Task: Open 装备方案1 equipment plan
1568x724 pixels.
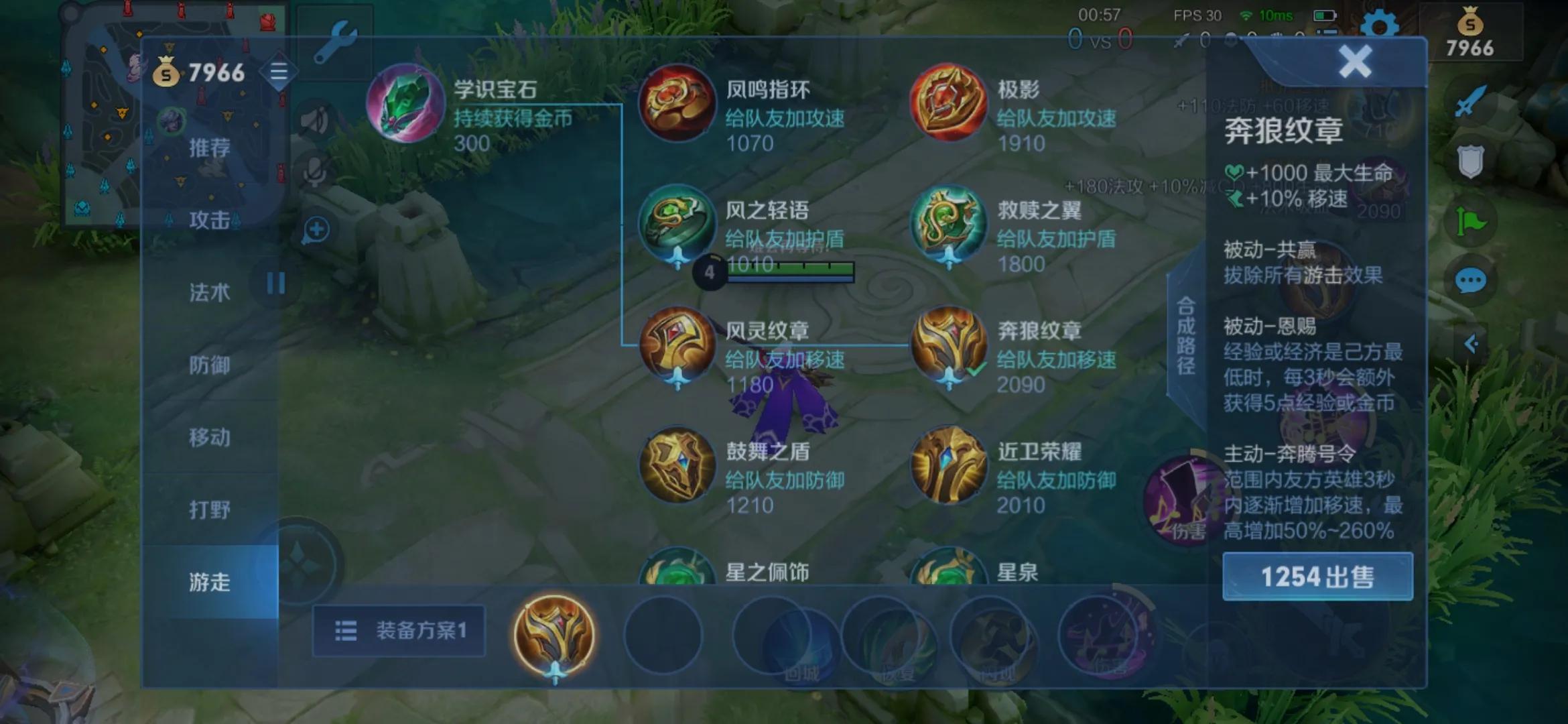Action: pyautogui.click(x=398, y=630)
